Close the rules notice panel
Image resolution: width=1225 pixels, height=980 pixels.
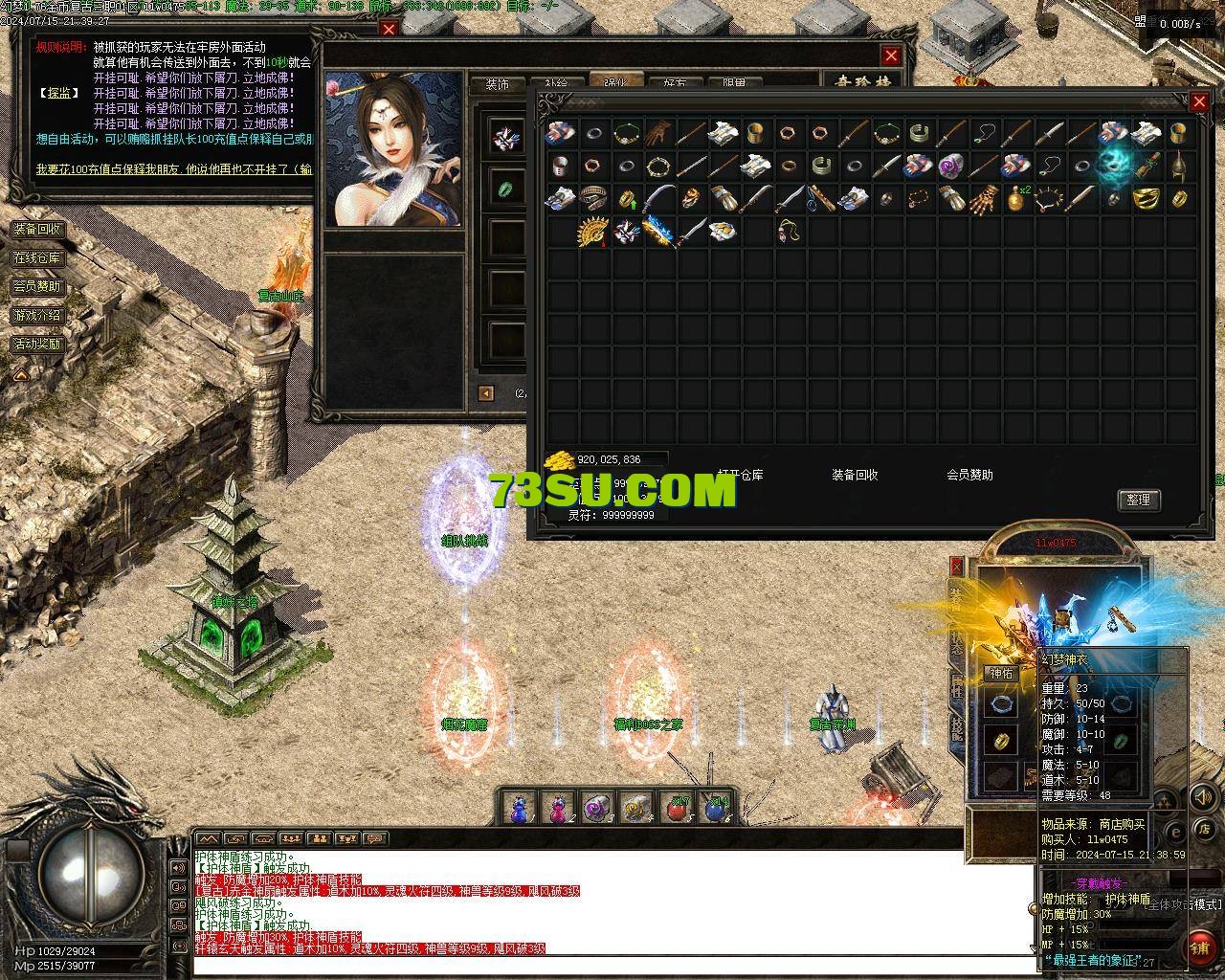[389, 29]
